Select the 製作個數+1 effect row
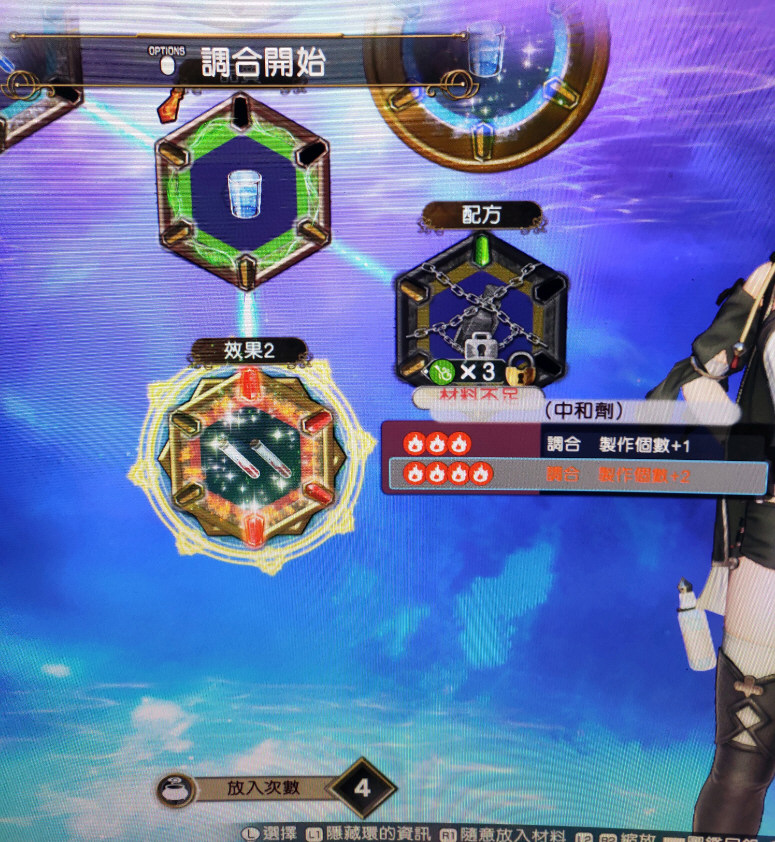Viewport: 775px width, 842px height. [575, 443]
